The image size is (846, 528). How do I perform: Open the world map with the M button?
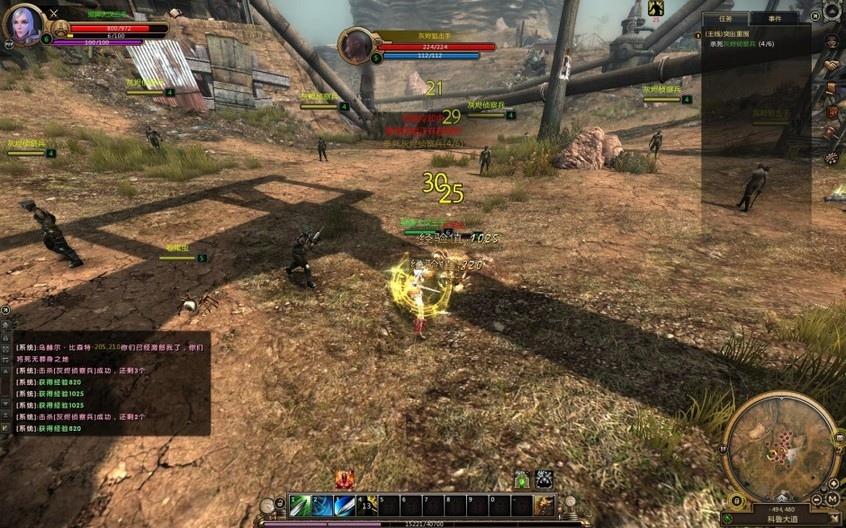pyautogui.click(x=832, y=499)
